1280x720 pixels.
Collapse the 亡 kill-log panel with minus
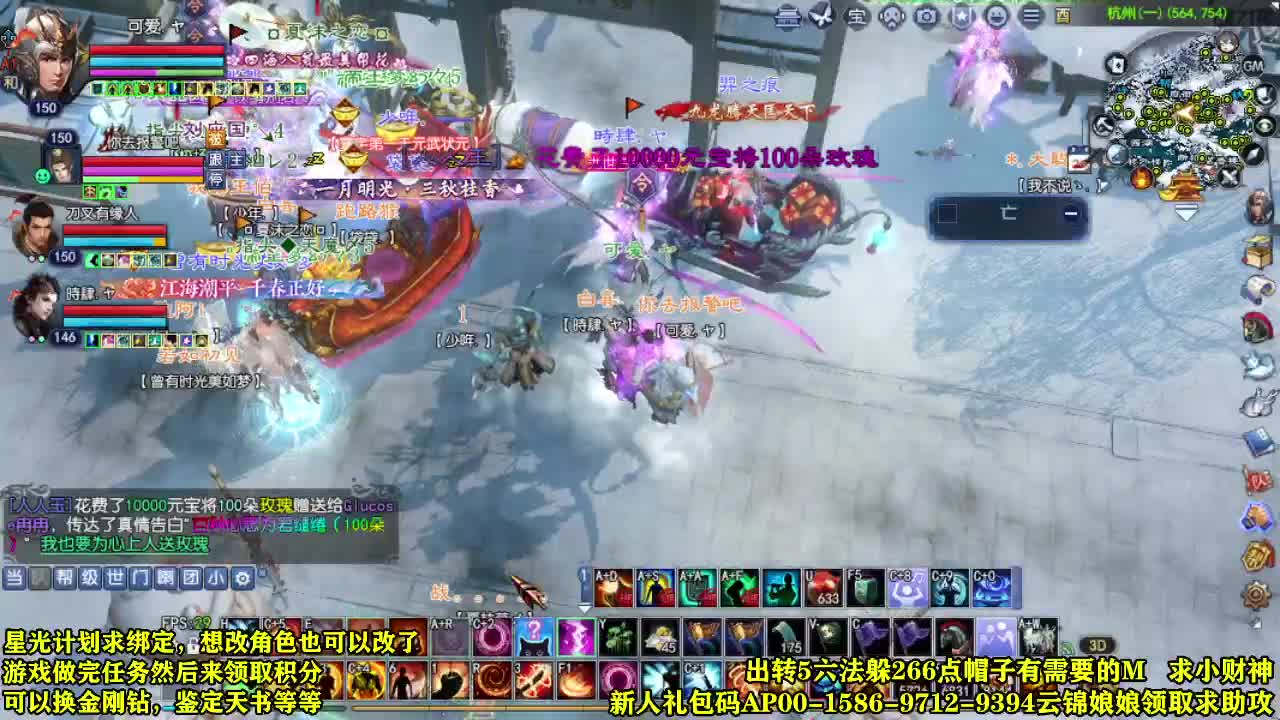pos(1070,213)
